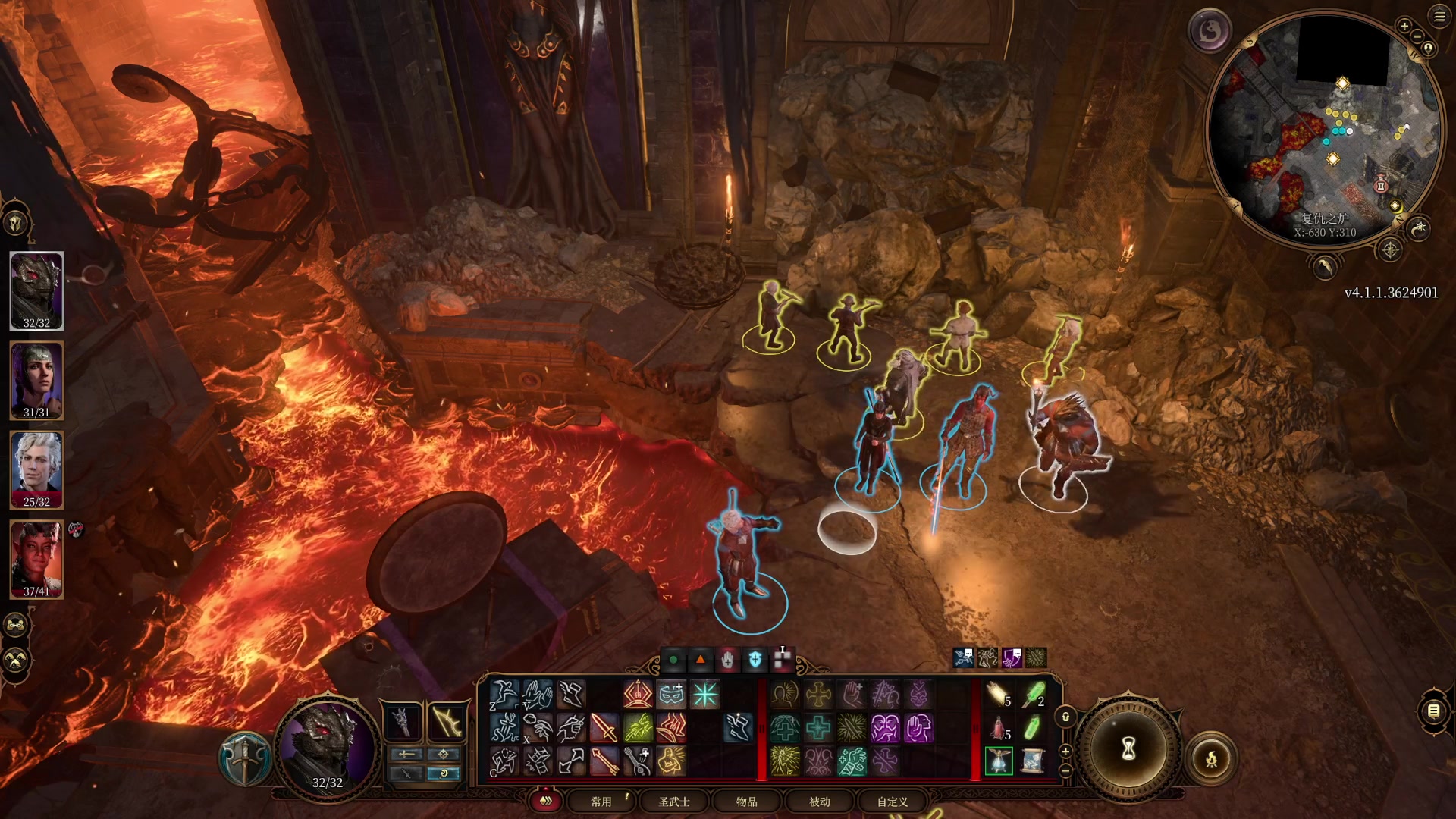Open the combat log button at right edge
The height and width of the screenshot is (819, 1456).
[x=1433, y=711]
